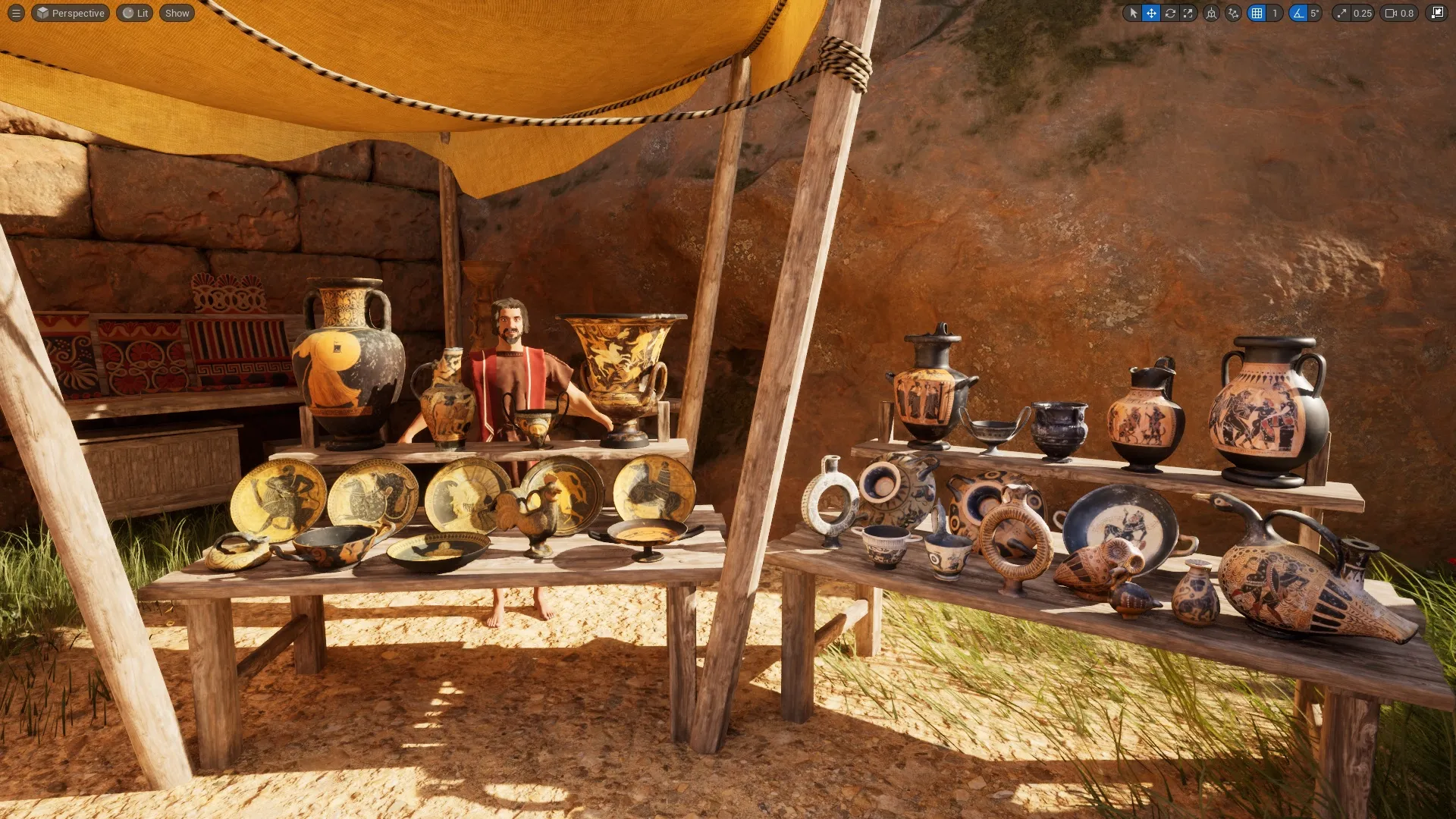Viewport: 1456px width, 819px height.
Task: Toggle scale snapping
Action: click(x=1342, y=13)
